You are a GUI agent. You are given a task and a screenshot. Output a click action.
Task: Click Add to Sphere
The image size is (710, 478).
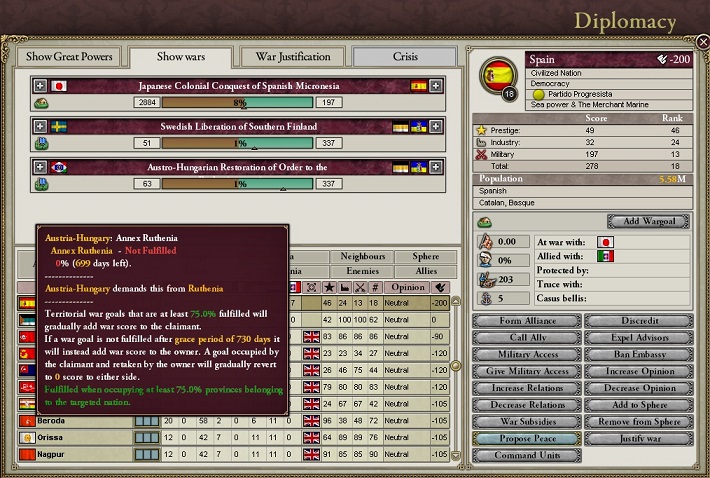[x=637, y=405]
